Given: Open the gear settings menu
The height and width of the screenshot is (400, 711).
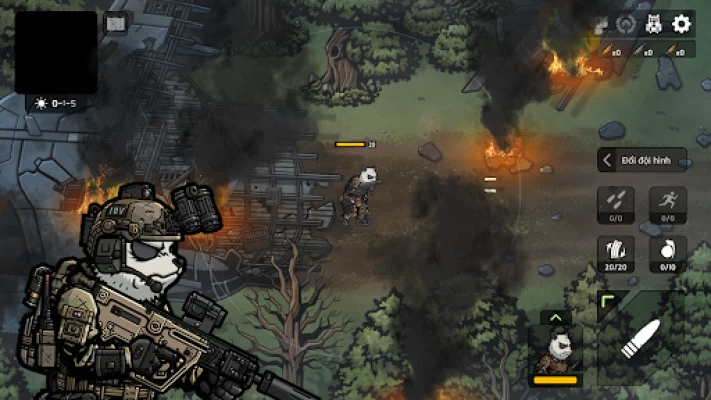Looking at the screenshot, I should [682, 24].
